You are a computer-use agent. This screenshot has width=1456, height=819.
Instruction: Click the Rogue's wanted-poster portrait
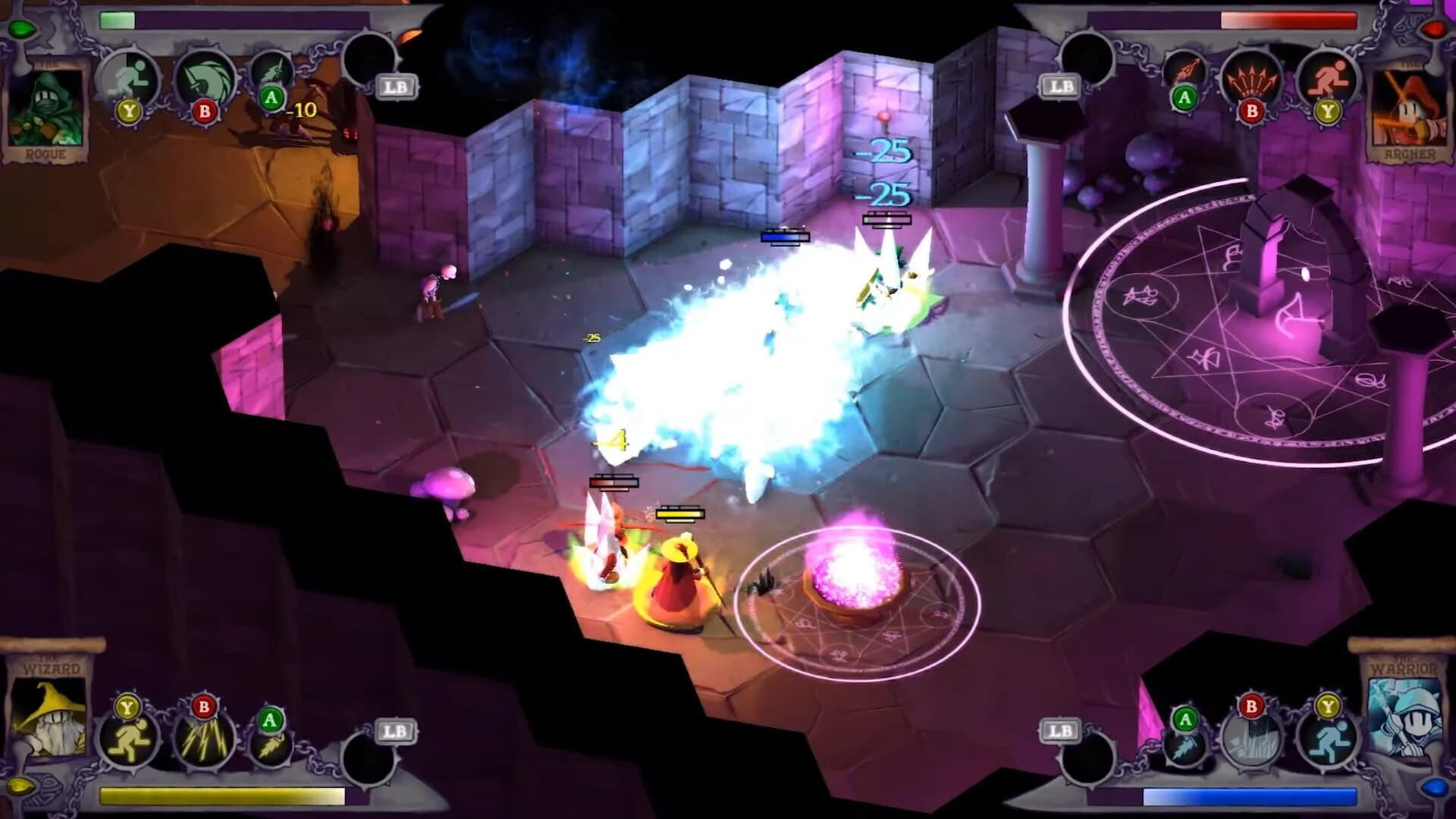click(x=45, y=106)
